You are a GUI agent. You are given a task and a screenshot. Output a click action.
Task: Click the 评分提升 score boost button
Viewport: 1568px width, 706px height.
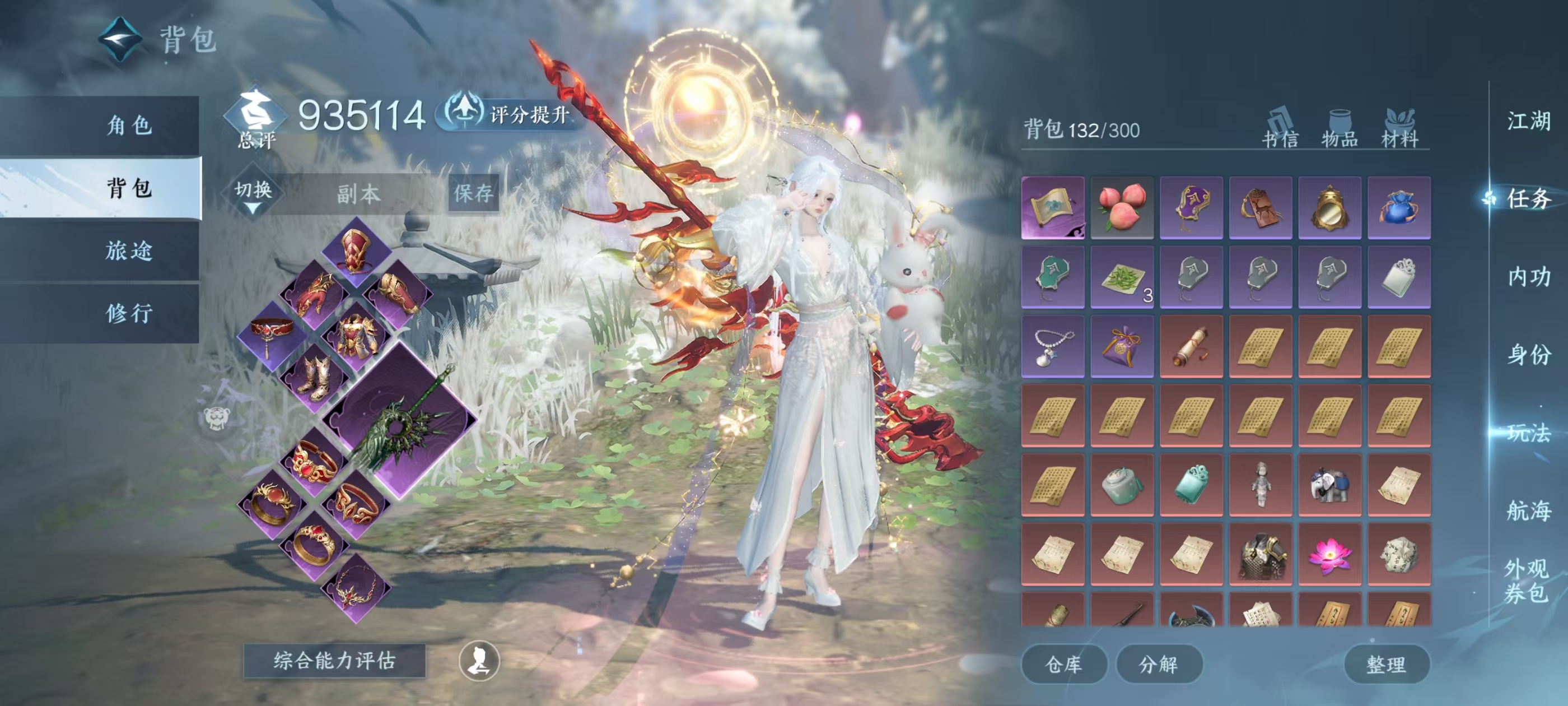510,113
